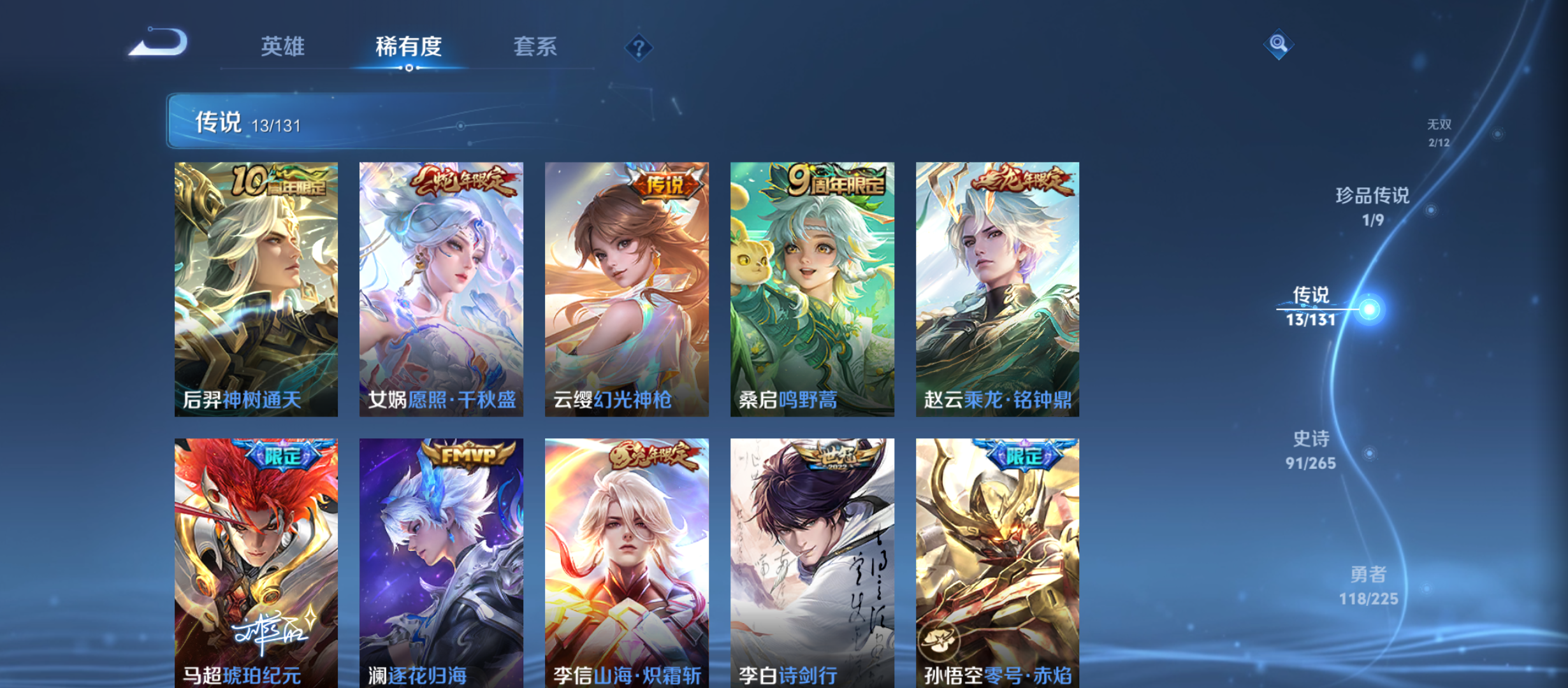Open the help question mark icon
1568x688 pixels.
(x=639, y=47)
